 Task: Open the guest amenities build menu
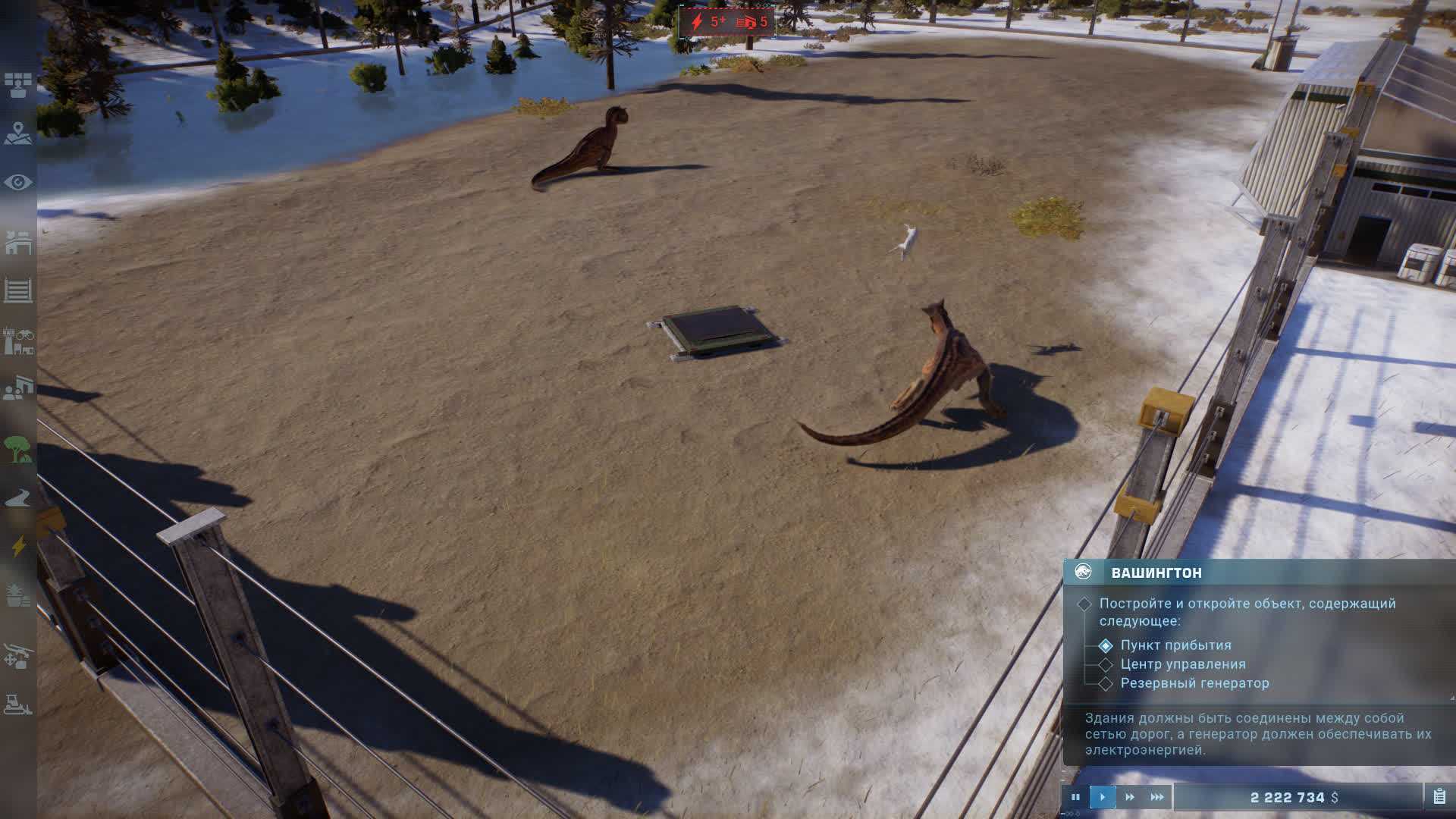click(x=18, y=390)
